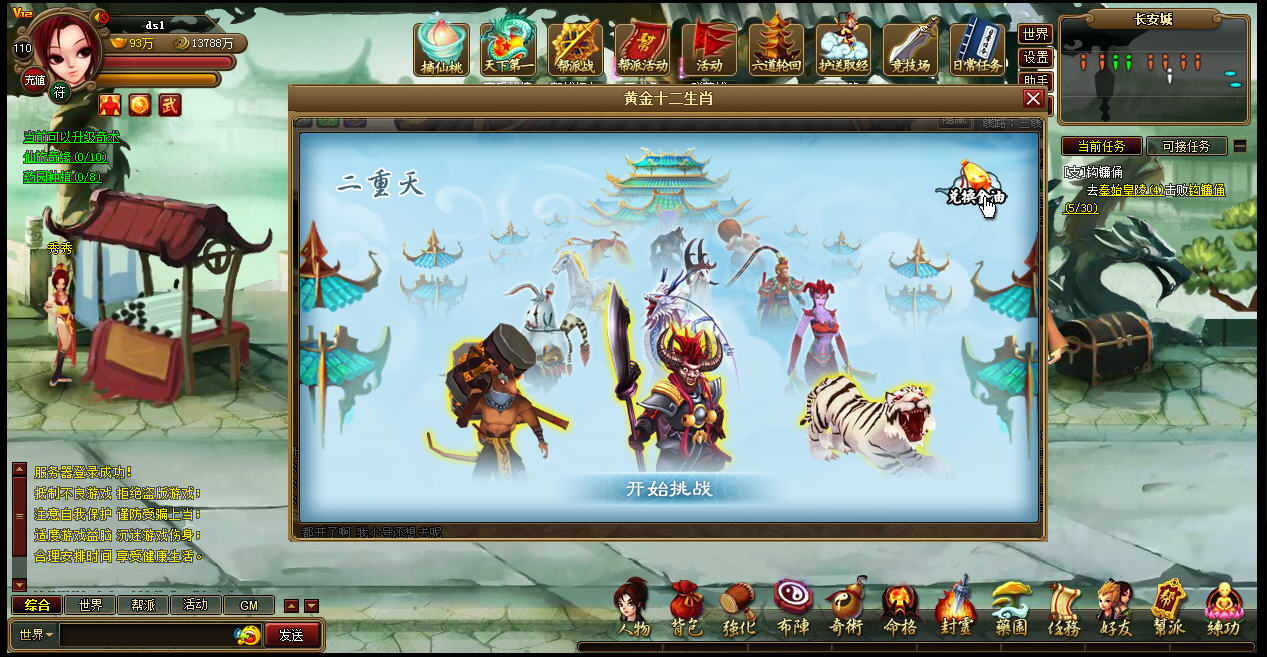Open the 竞技场 arena
The height and width of the screenshot is (657, 1267).
[x=910, y=48]
